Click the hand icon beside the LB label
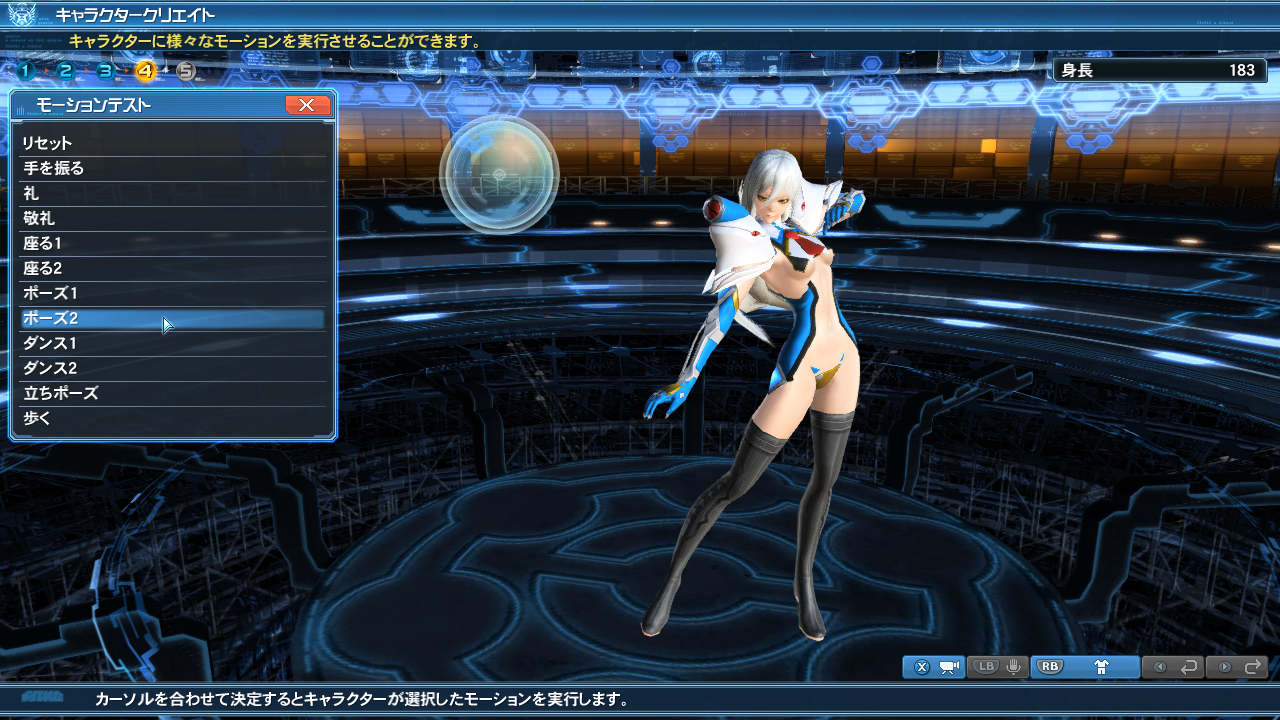Viewport: 1280px width, 720px height. coord(1013,667)
